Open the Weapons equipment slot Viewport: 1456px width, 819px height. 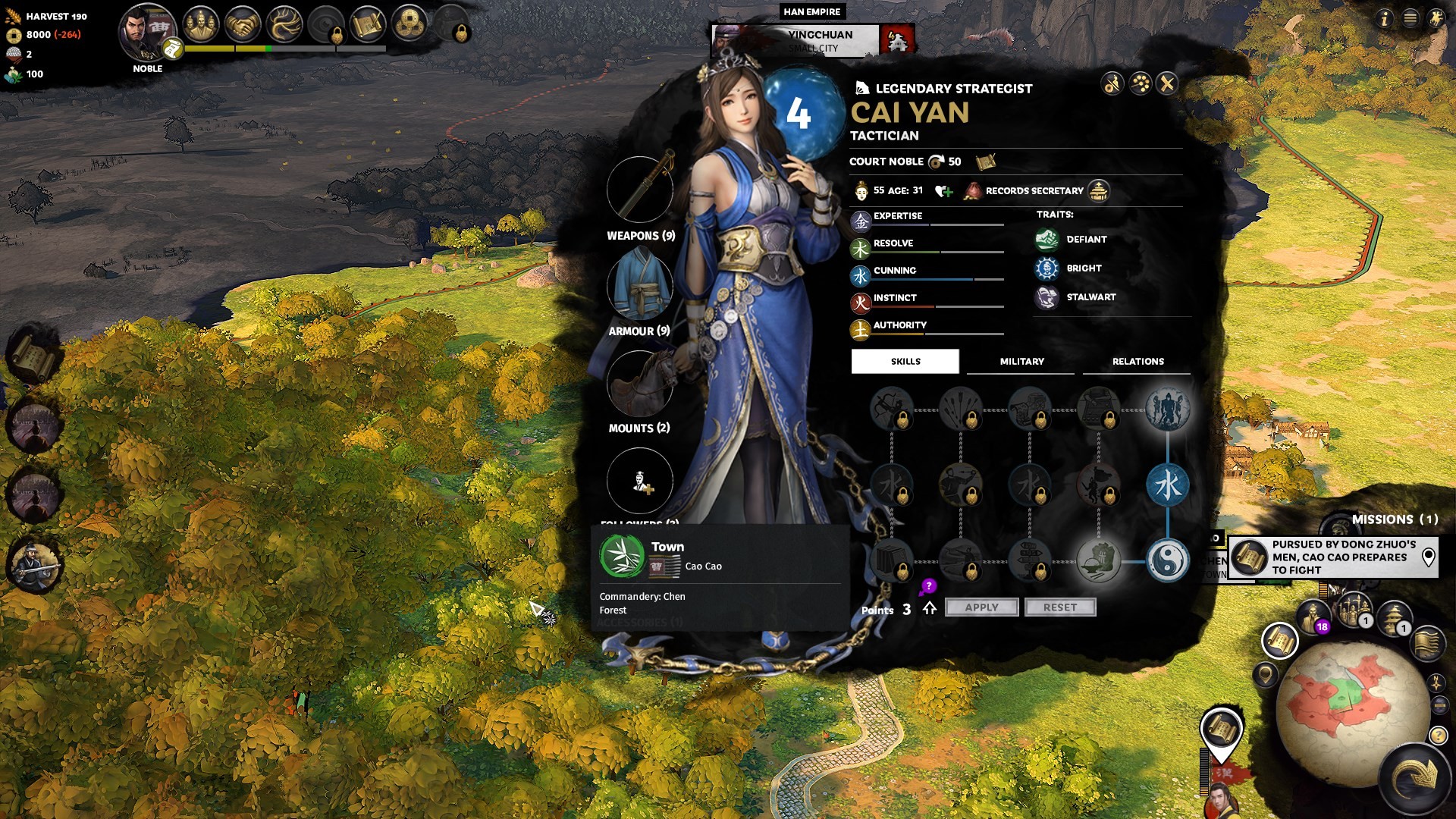pos(640,190)
